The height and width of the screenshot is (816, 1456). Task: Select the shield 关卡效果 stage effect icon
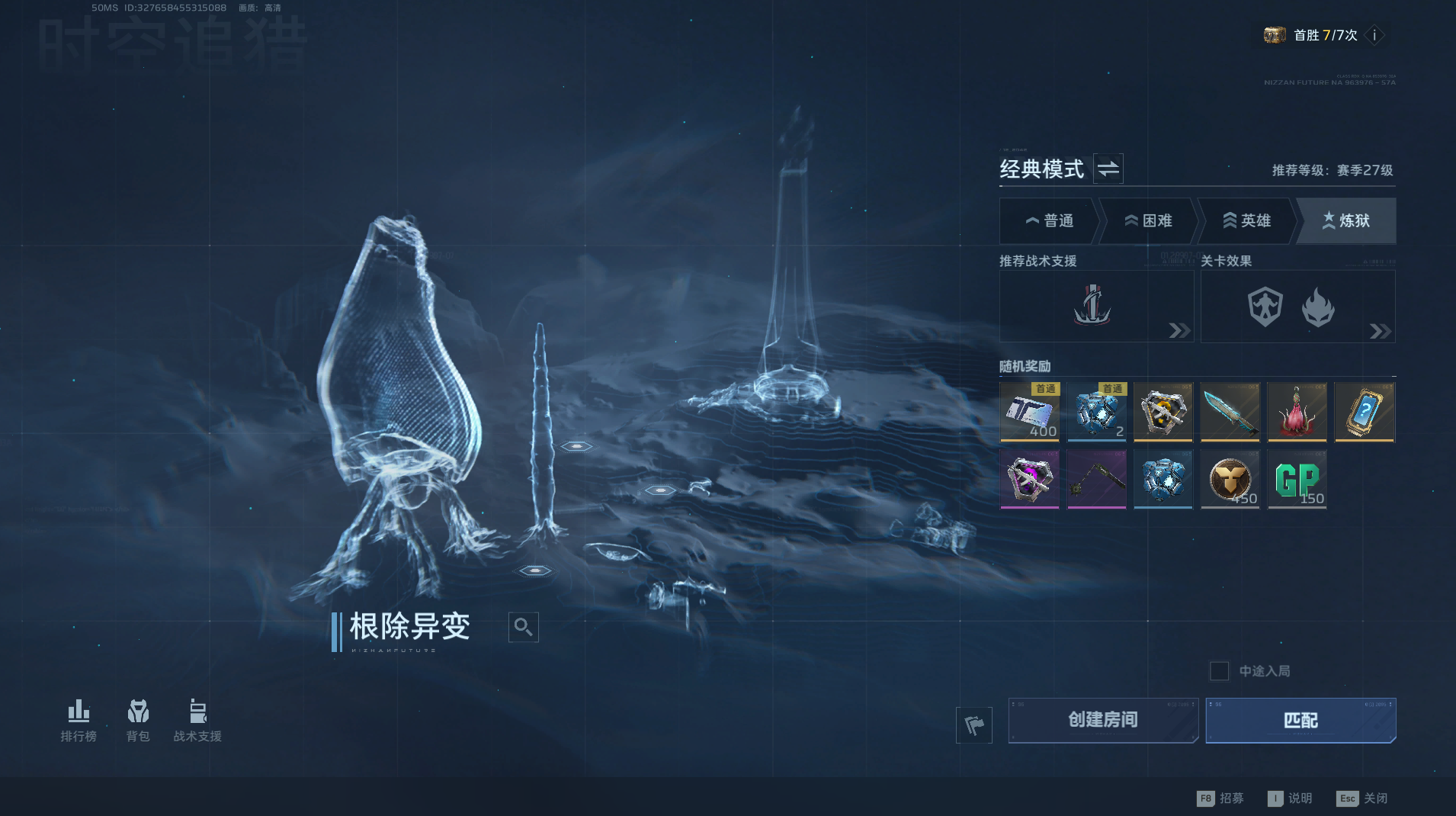tap(1265, 305)
